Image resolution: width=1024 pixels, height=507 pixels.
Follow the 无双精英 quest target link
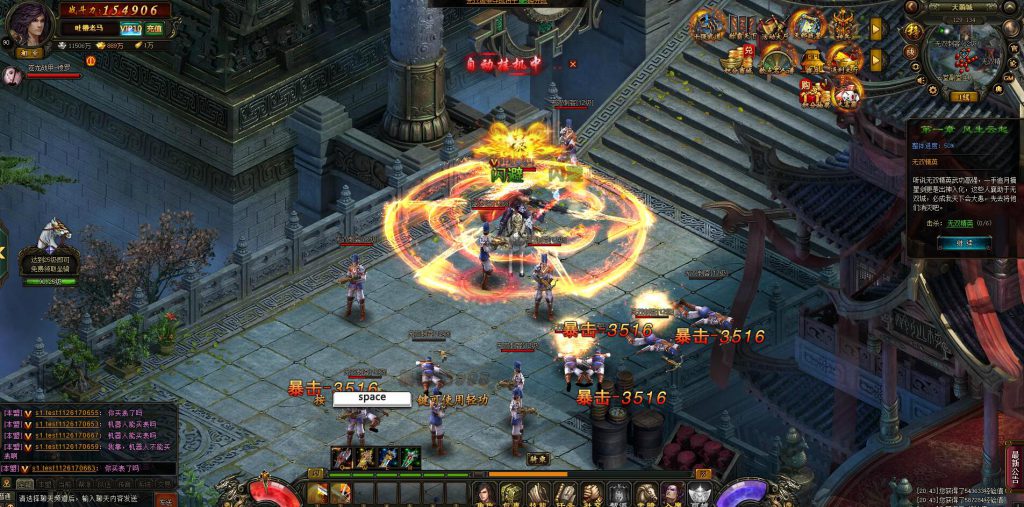pyautogui.click(x=958, y=223)
